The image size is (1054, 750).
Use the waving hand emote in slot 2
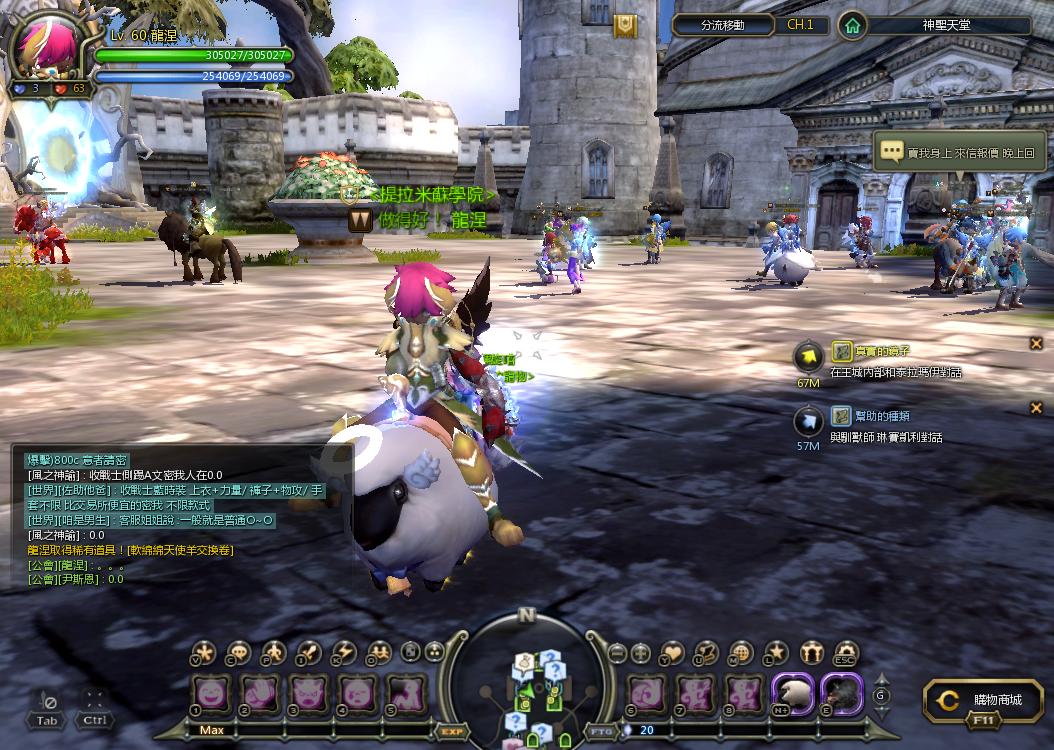click(260, 693)
